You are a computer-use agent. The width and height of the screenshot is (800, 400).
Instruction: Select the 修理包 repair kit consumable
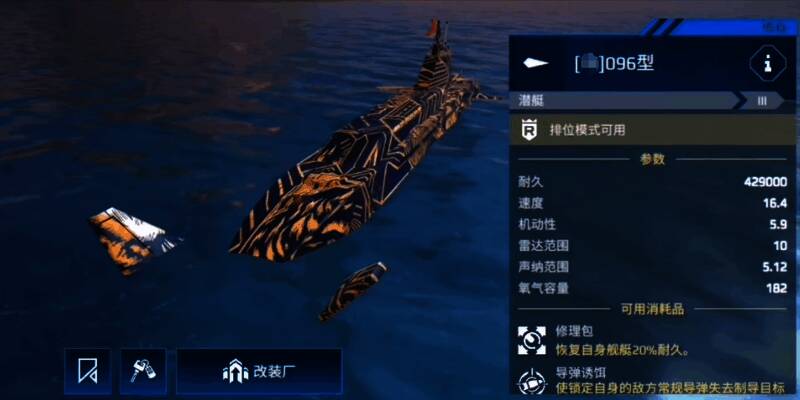[x=532, y=340]
